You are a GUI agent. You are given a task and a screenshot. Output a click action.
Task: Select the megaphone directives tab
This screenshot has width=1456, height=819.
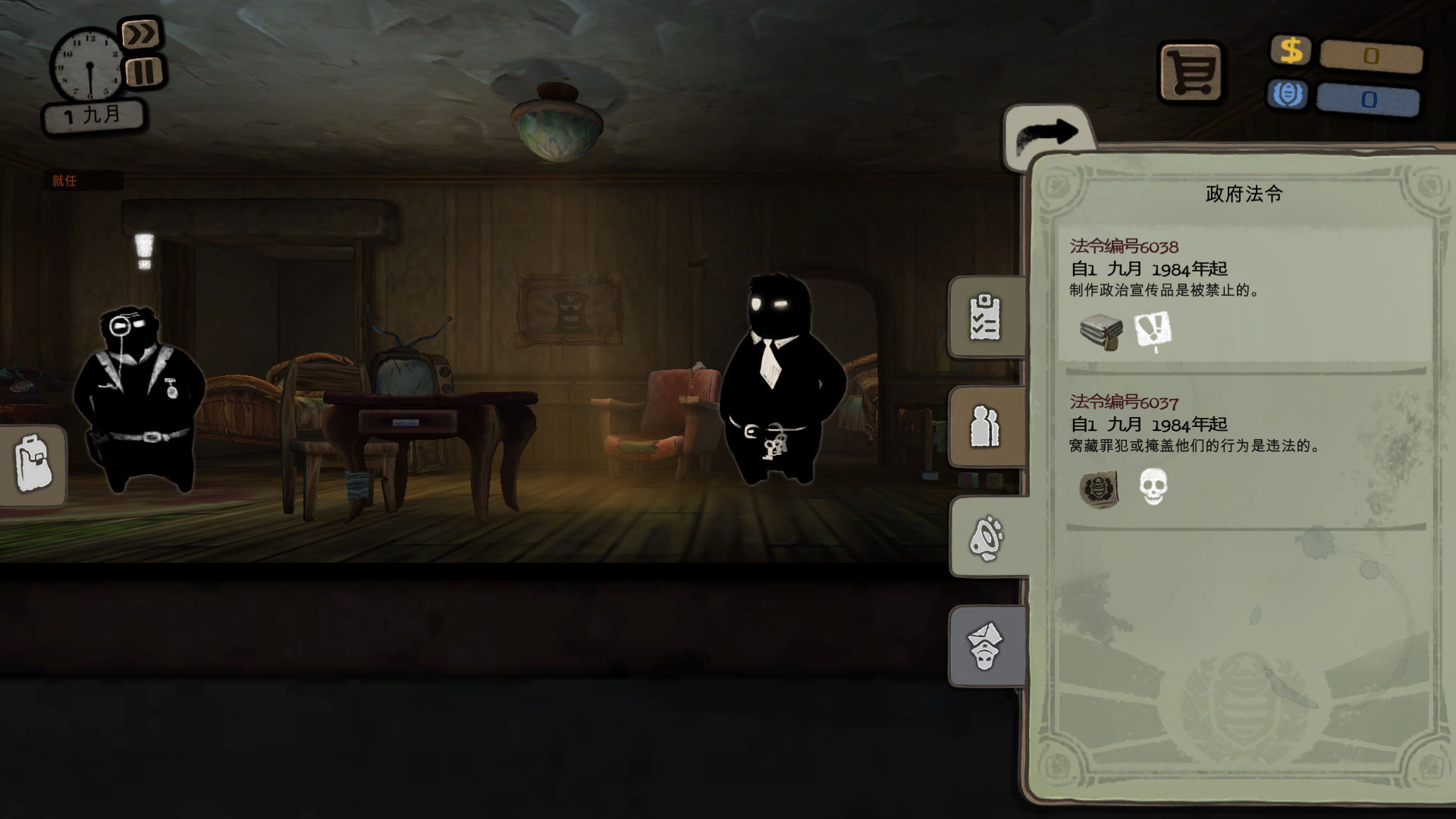(x=987, y=538)
